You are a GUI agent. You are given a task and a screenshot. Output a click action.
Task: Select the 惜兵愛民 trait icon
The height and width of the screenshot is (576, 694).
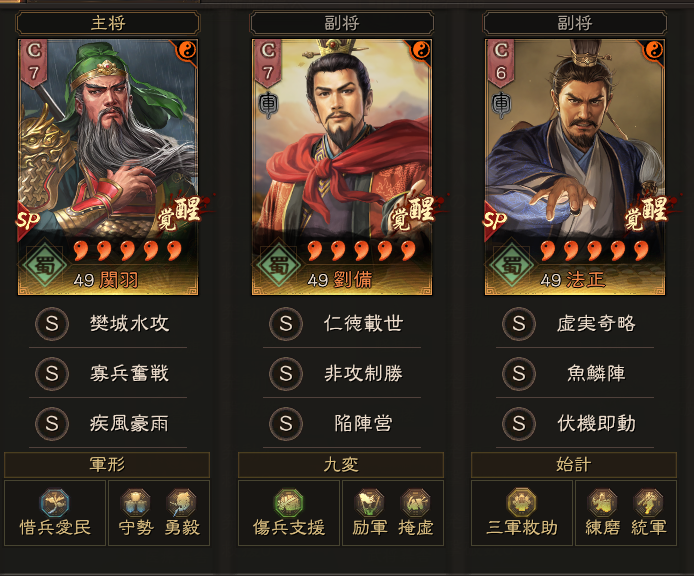coord(55,503)
